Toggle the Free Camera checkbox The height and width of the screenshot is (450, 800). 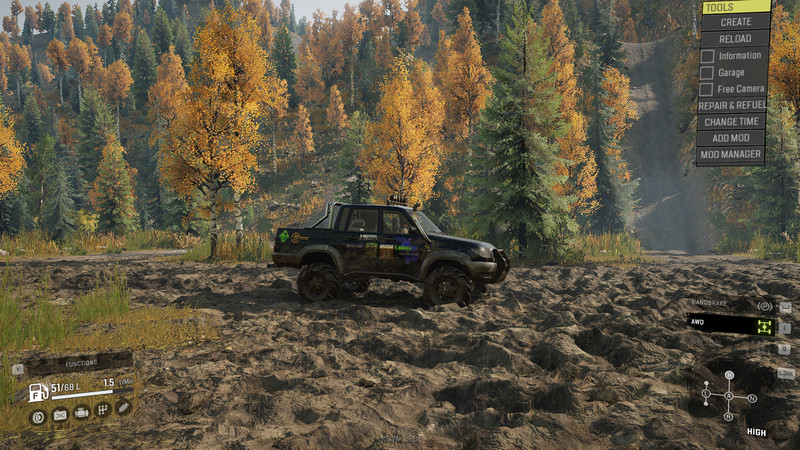click(707, 88)
